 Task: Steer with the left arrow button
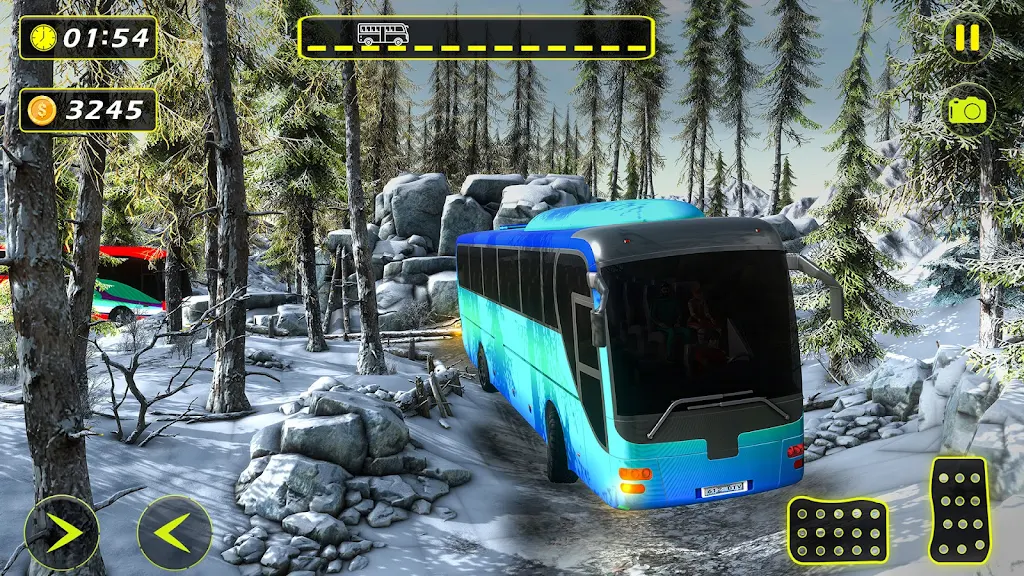tap(174, 532)
